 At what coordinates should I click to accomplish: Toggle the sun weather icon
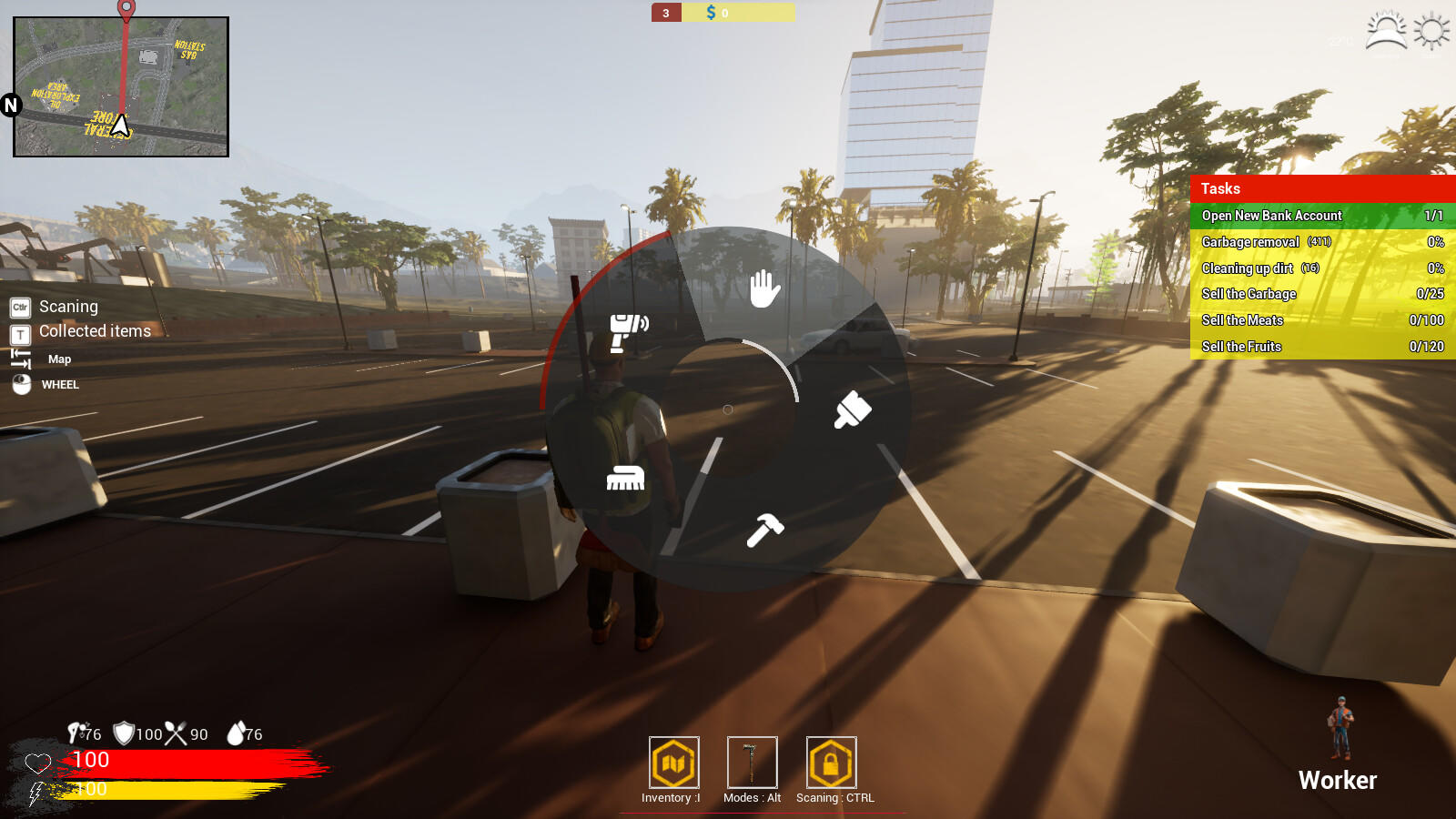coord(1430,30)
